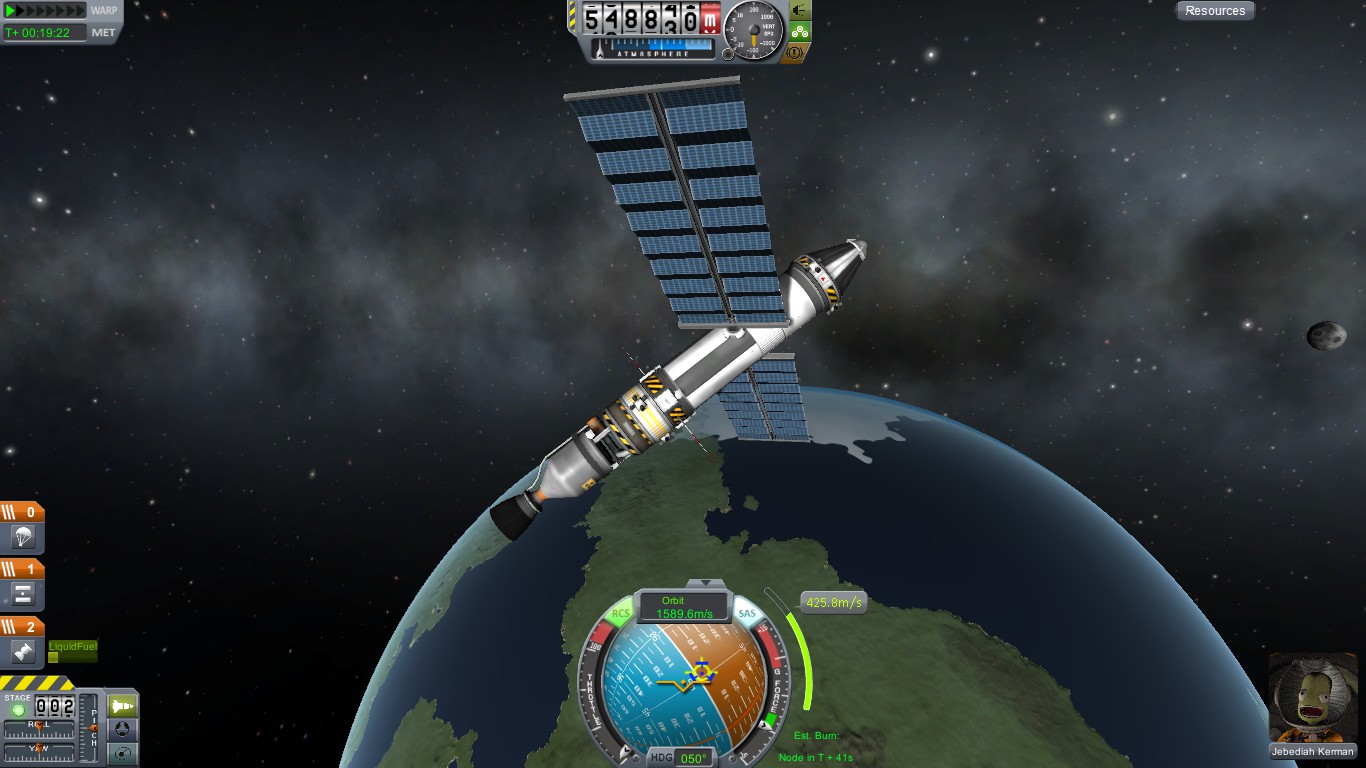This screenshot has height=768, width=1366.
Task: Toggle the lights button beside the altimeter
Action: (x=800, y=10)
